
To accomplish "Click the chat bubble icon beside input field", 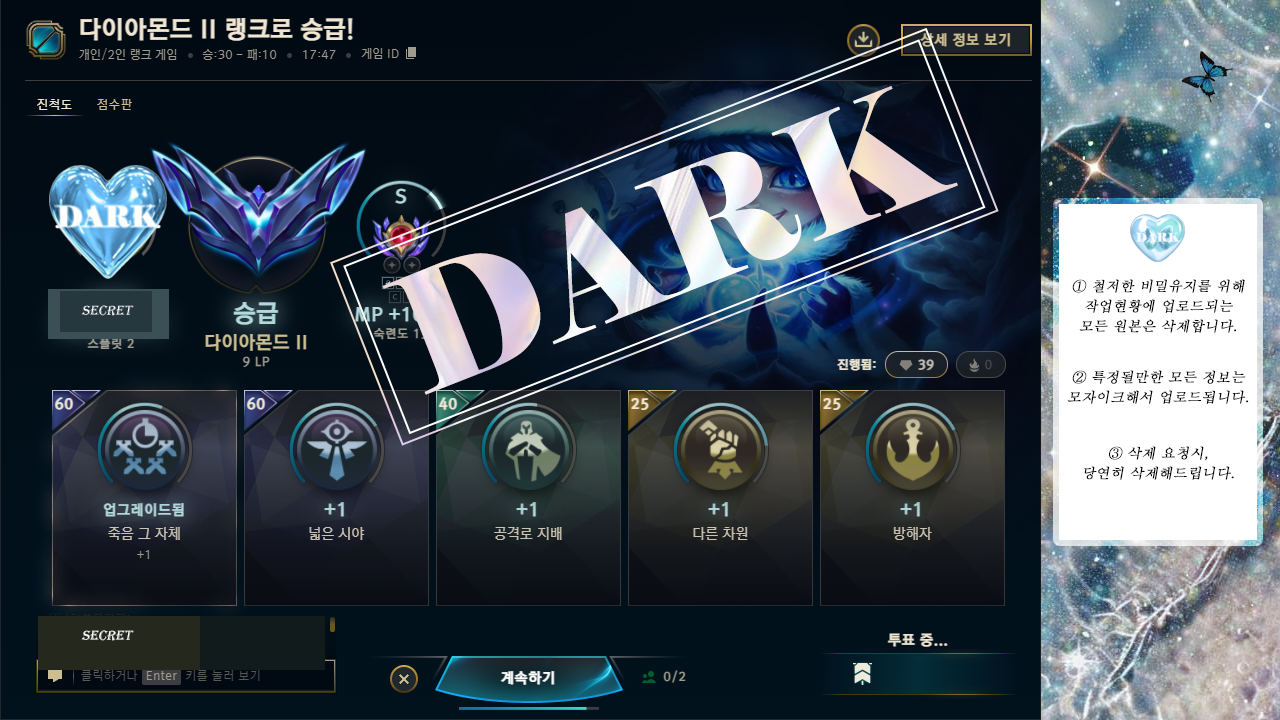I will (55, 676).
